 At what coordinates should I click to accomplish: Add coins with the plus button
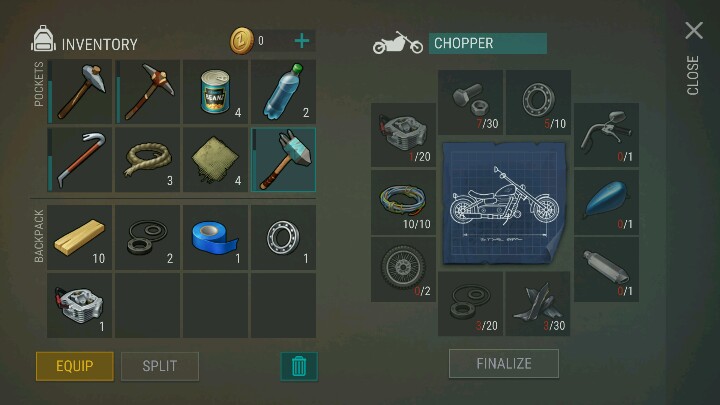click(x=301, y=41)
